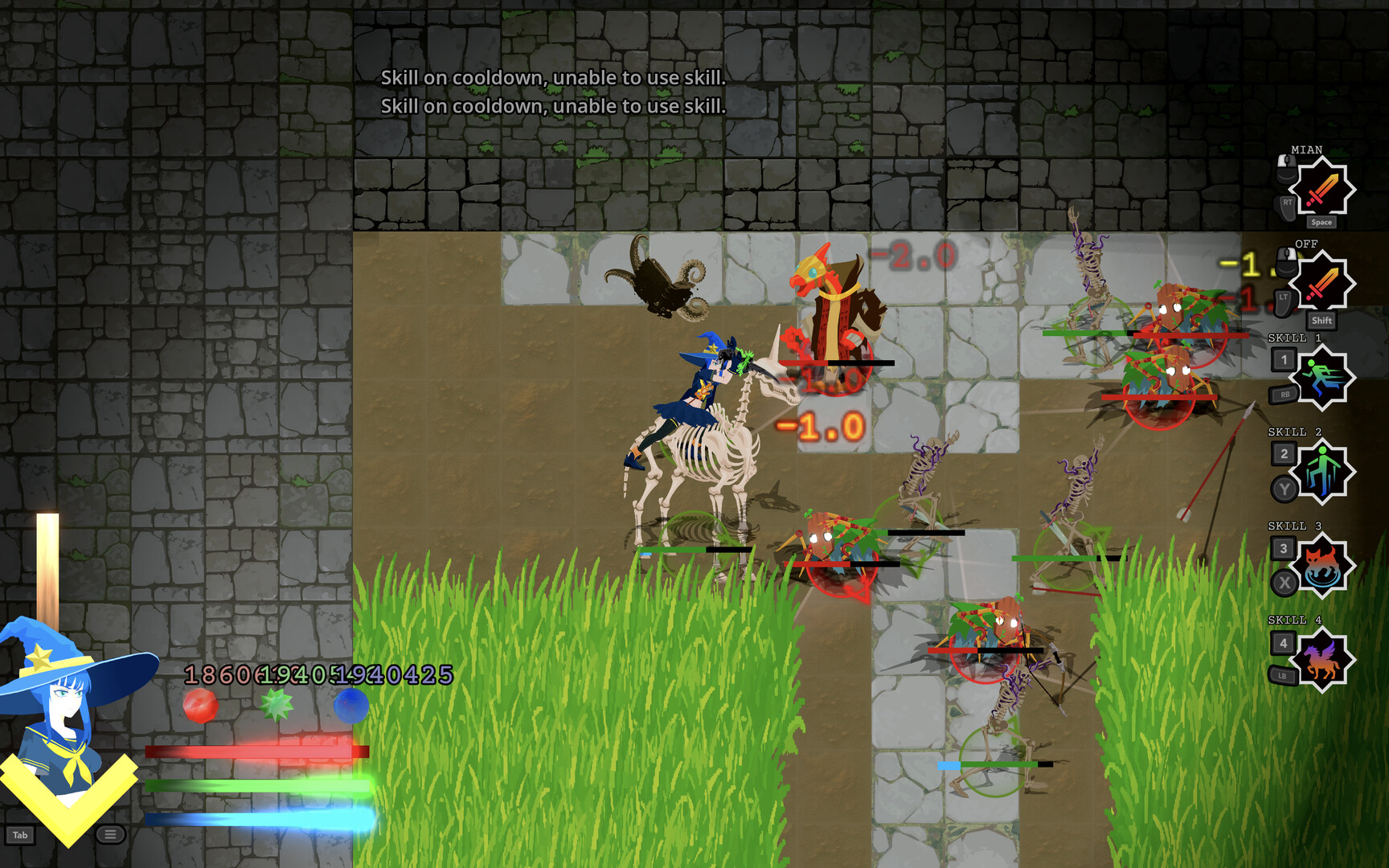Click the Space key label under MIAN
Screen dimensions: 1389x868
point(1321,222)
